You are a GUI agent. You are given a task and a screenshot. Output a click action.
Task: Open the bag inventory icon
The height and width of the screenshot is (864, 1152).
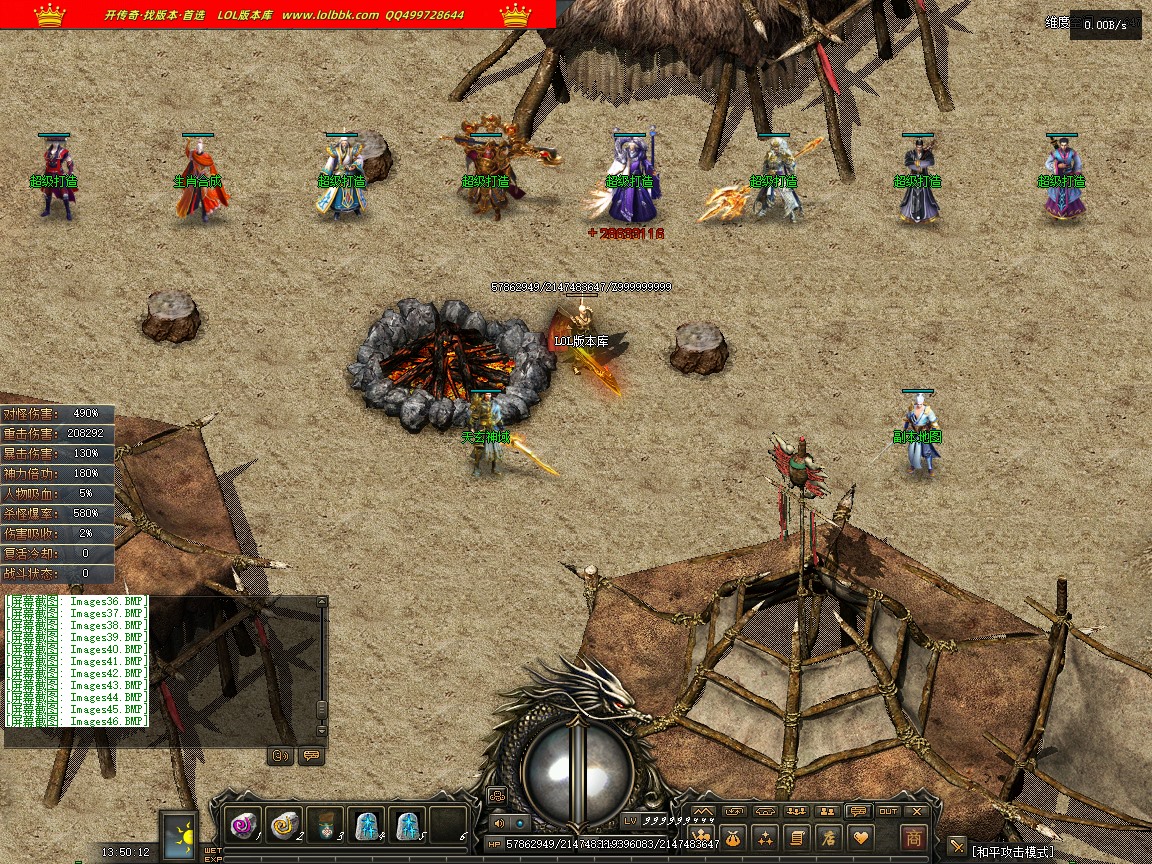pos(733,838)
